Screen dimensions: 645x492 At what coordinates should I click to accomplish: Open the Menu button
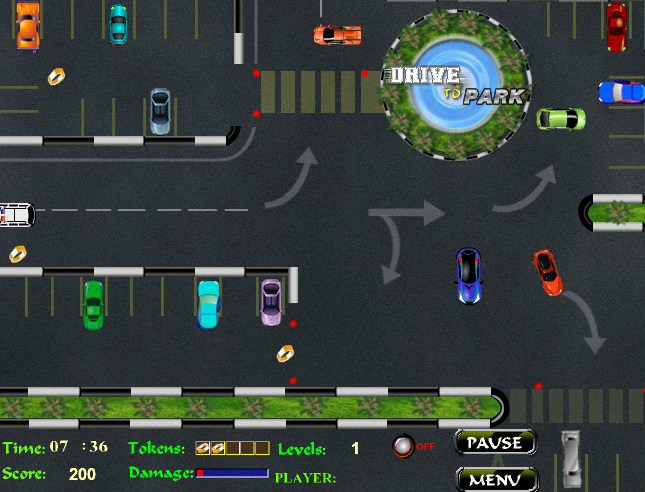point(496,479)
